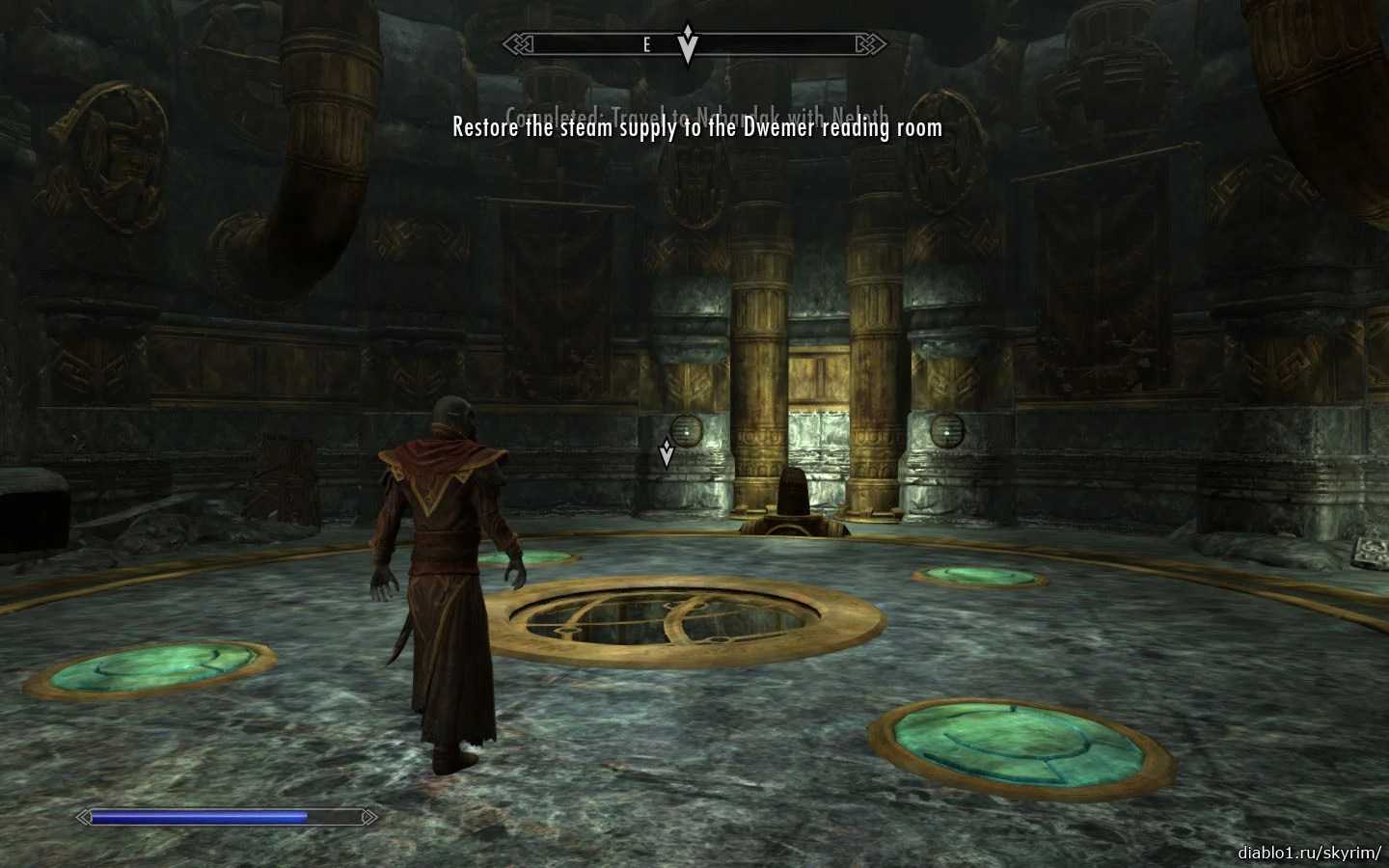Select the quest arrow marker on the compass
1389x868 pixels.
[x=687, y=43]
